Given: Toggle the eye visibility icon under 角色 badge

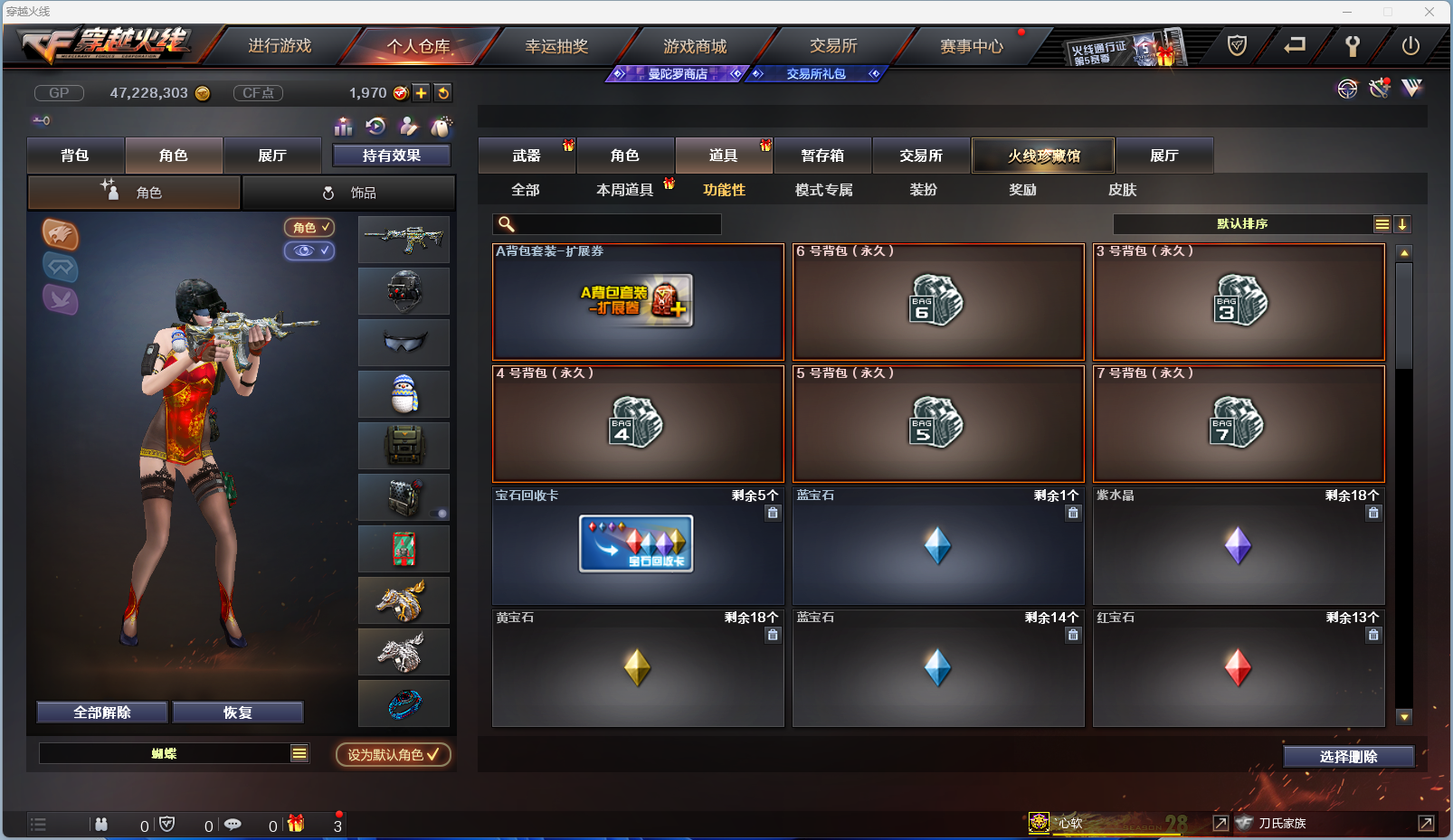Looking at the screenshot, I should [x=309, y=250].
